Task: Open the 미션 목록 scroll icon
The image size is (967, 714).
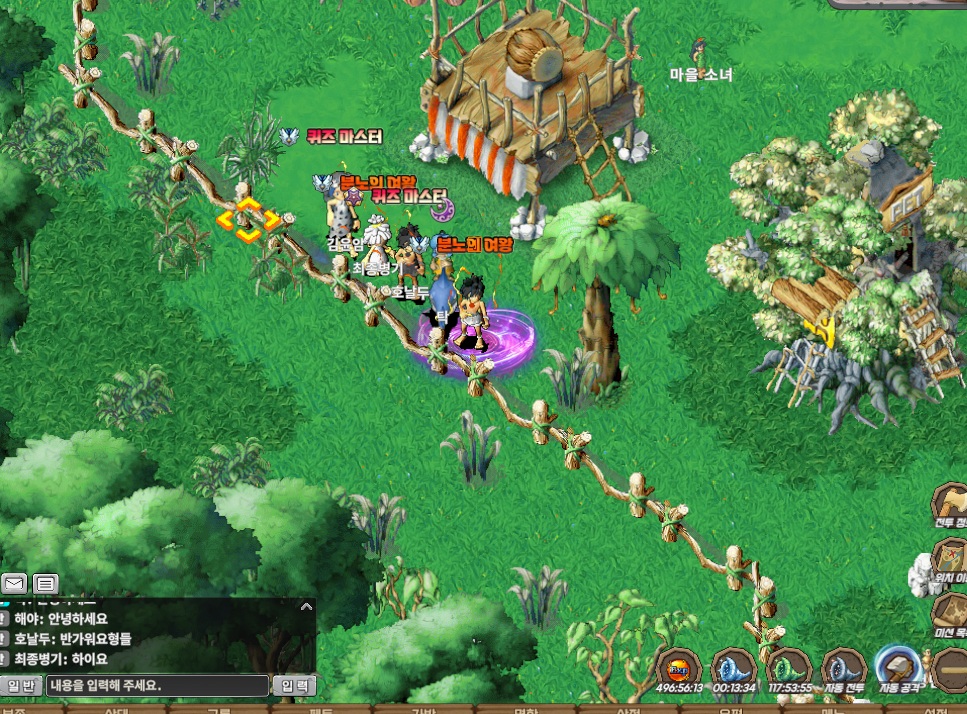Action: [x=950, y=610]
